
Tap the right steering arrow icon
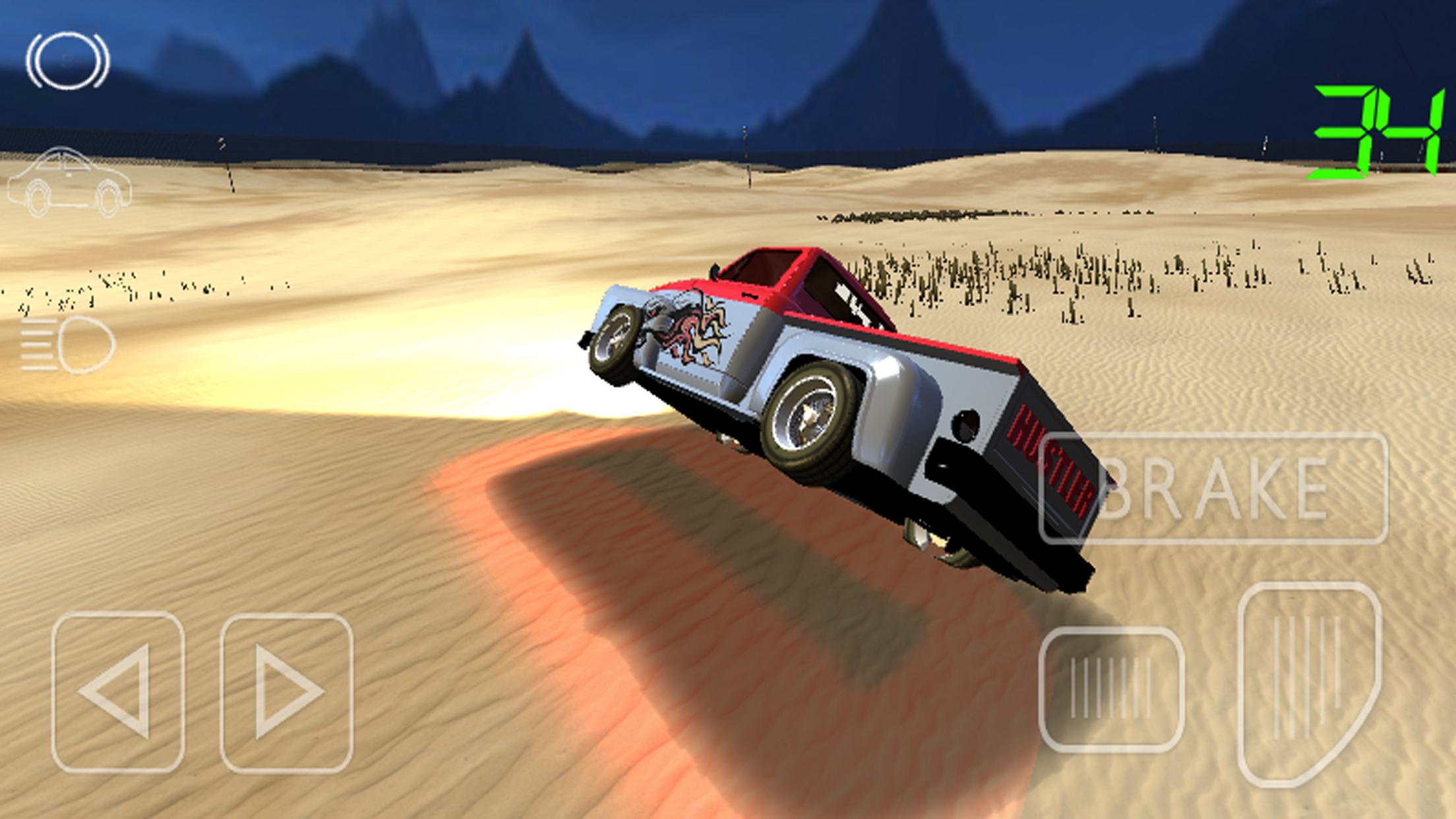(x=287, y=692)
